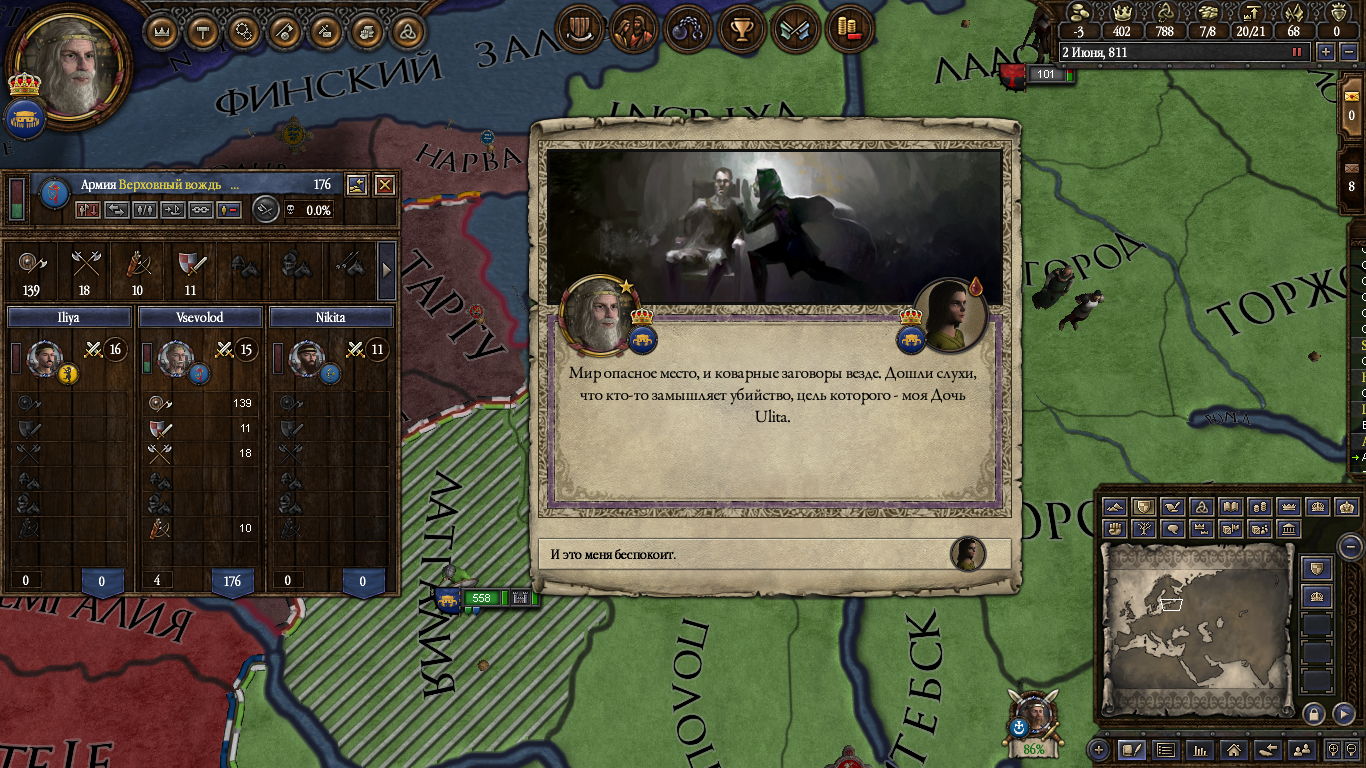Toggle pause on the date bar
The width and height of the screenshot is (1366, 768).
coord(1298,52)
